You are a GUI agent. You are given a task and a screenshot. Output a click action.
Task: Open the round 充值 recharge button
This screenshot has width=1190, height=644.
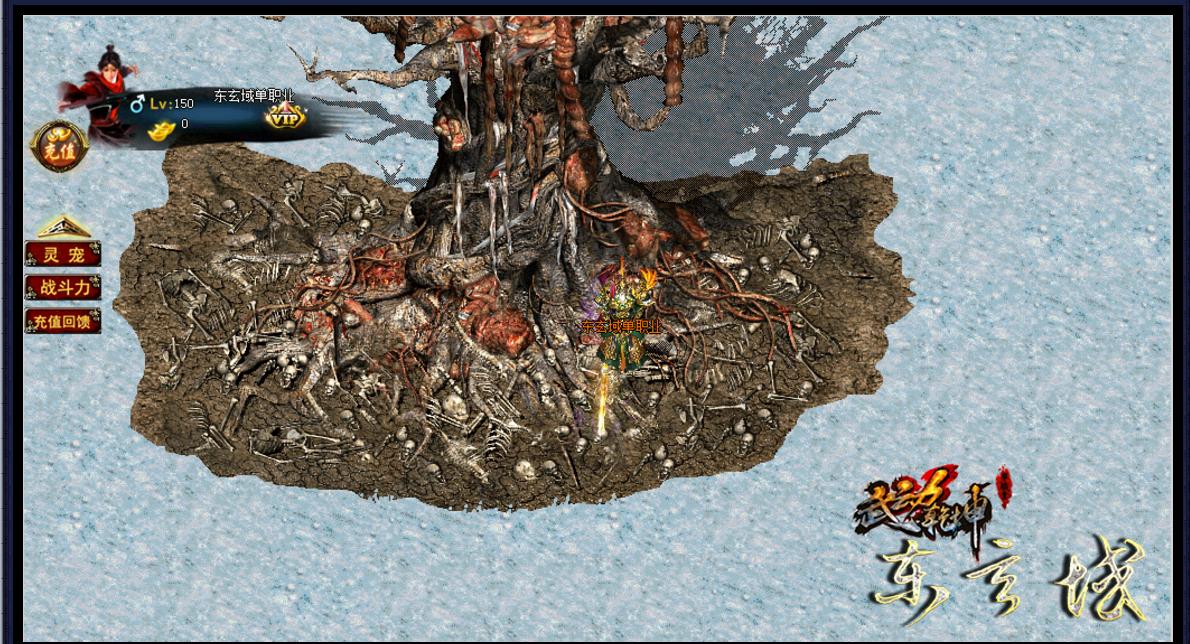[x=59, y=146]
